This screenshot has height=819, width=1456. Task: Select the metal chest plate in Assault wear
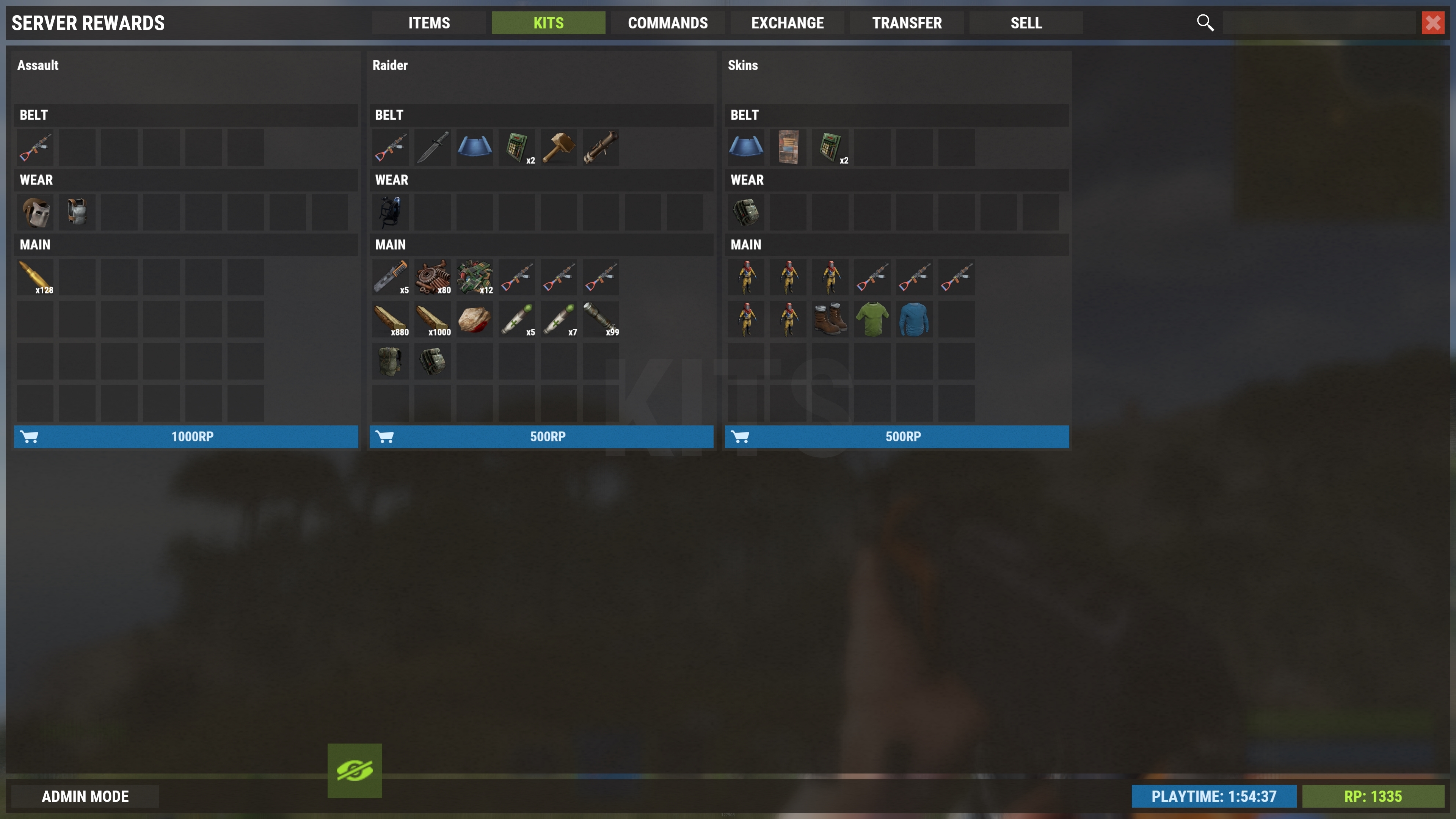tap(77, 212)
